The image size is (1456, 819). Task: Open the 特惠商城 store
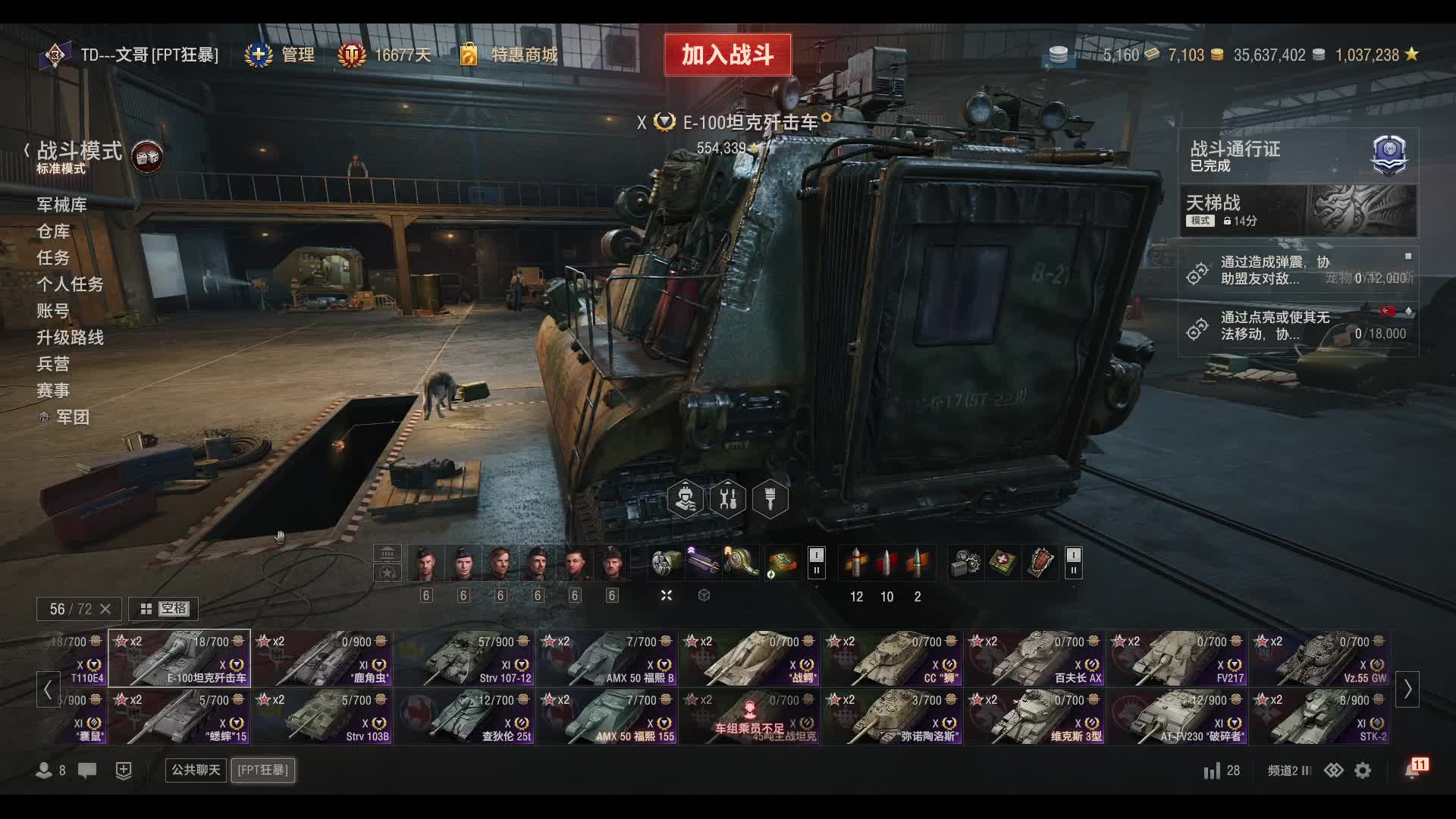pyautogui.click(x=510, y=55)
